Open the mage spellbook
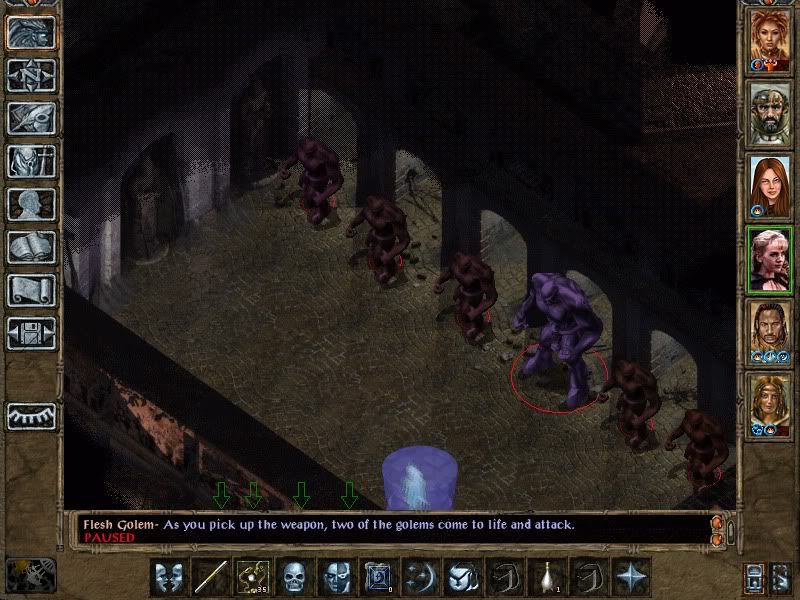Viewport: 800px width, 600px height. [x=31, y=247]
